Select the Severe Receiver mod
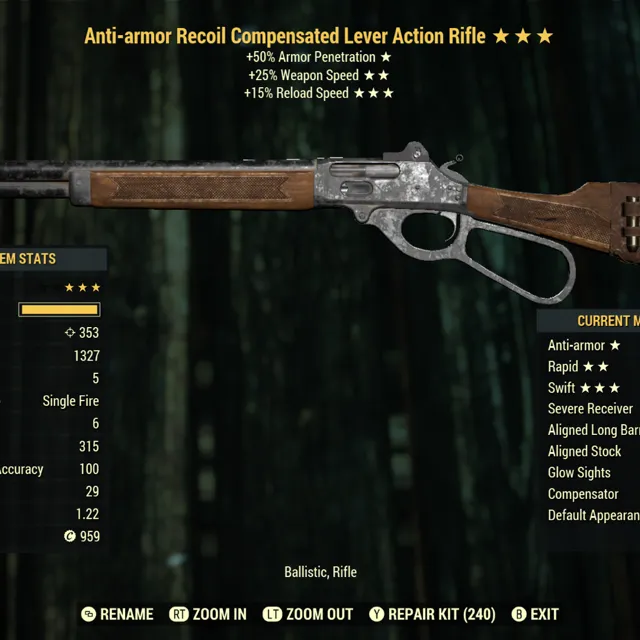This screenshot has width=640, height=640. tap(590, 409)
